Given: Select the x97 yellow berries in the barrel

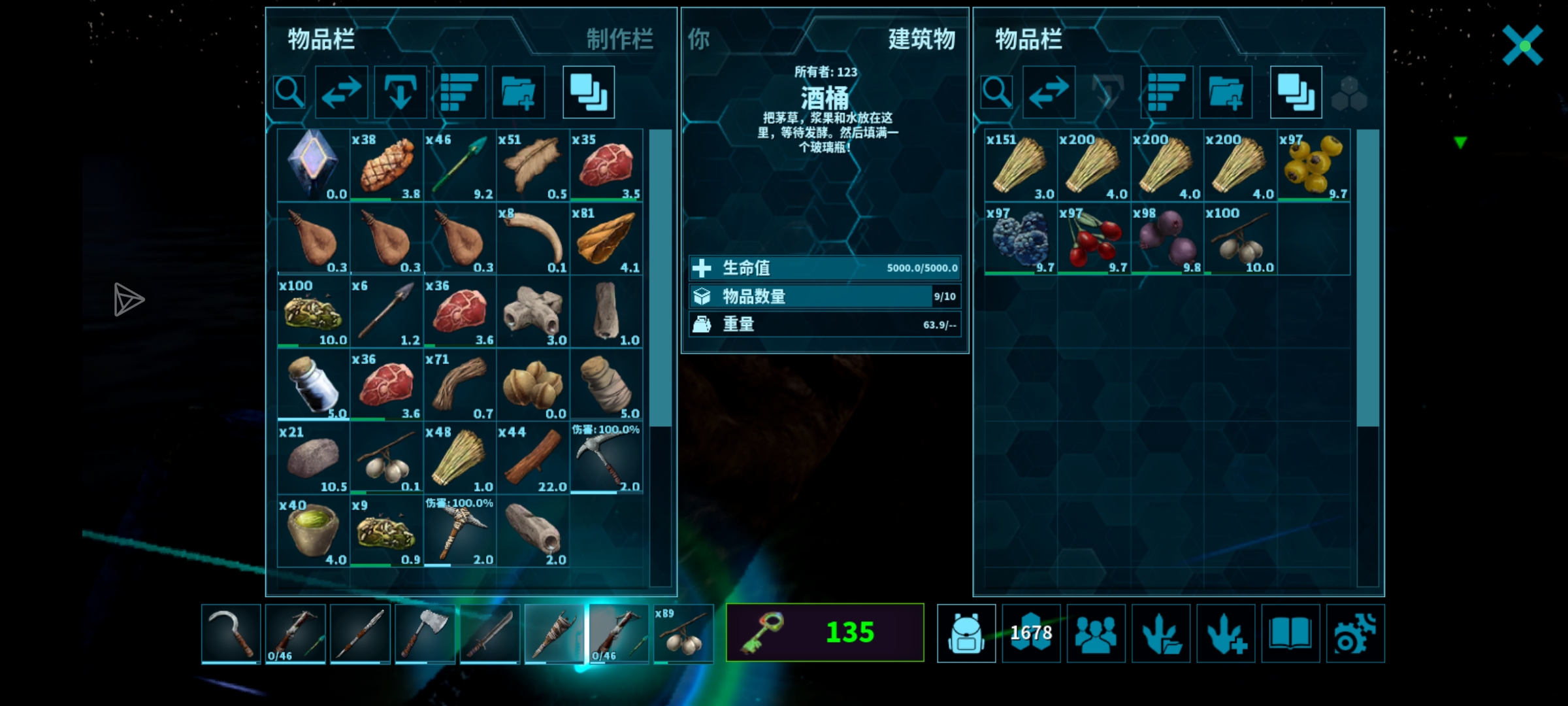Looking at the screenshot, I should 1313,165.
